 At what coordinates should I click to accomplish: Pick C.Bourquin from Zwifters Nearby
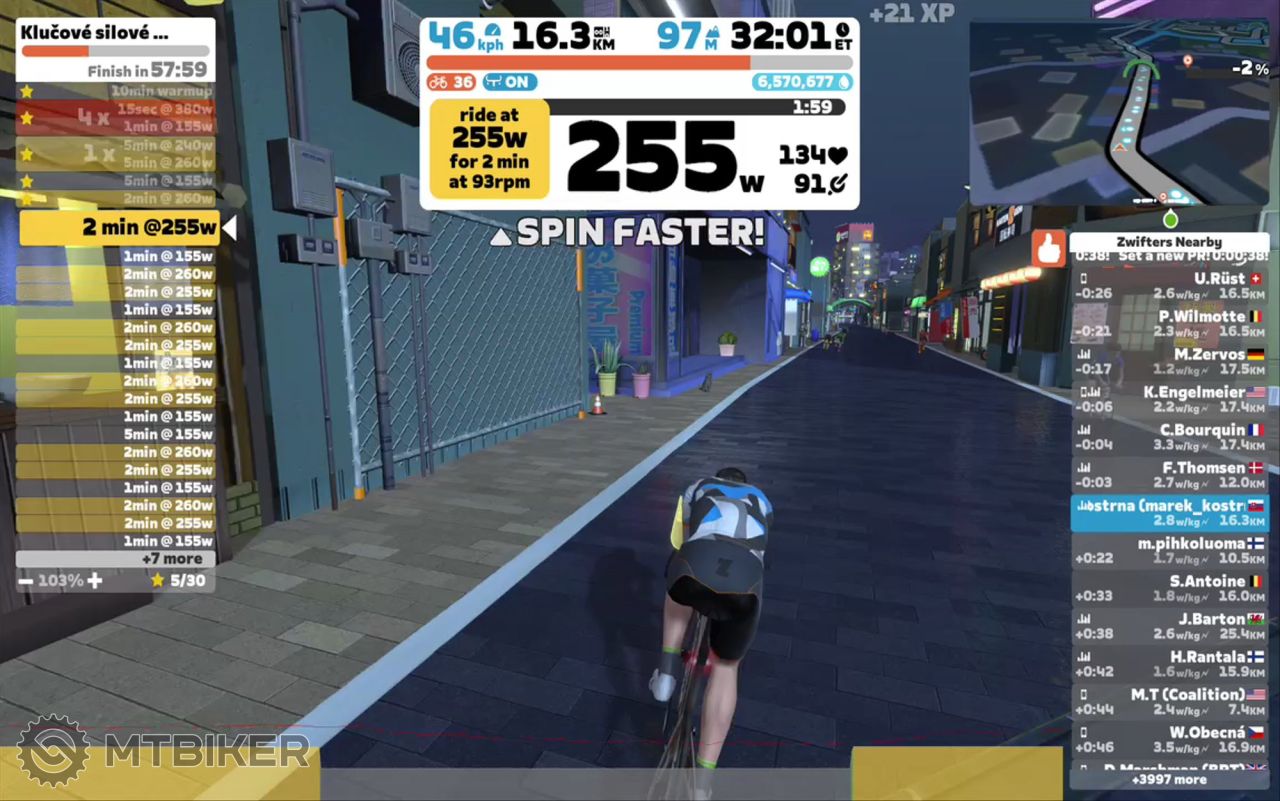click(x=1169, y=437)
